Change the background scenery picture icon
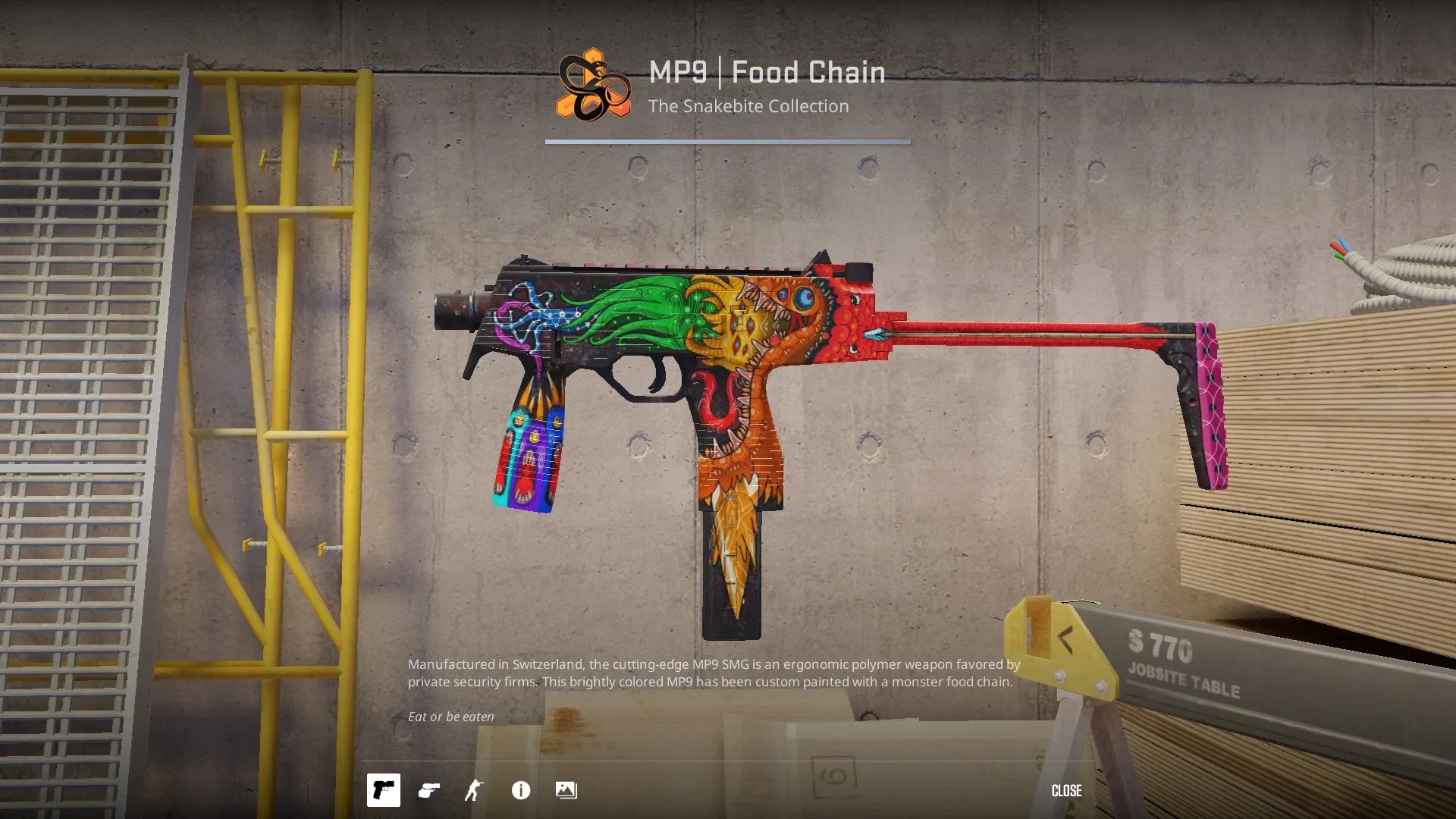The image size is (1456, 819). [566, 790]
